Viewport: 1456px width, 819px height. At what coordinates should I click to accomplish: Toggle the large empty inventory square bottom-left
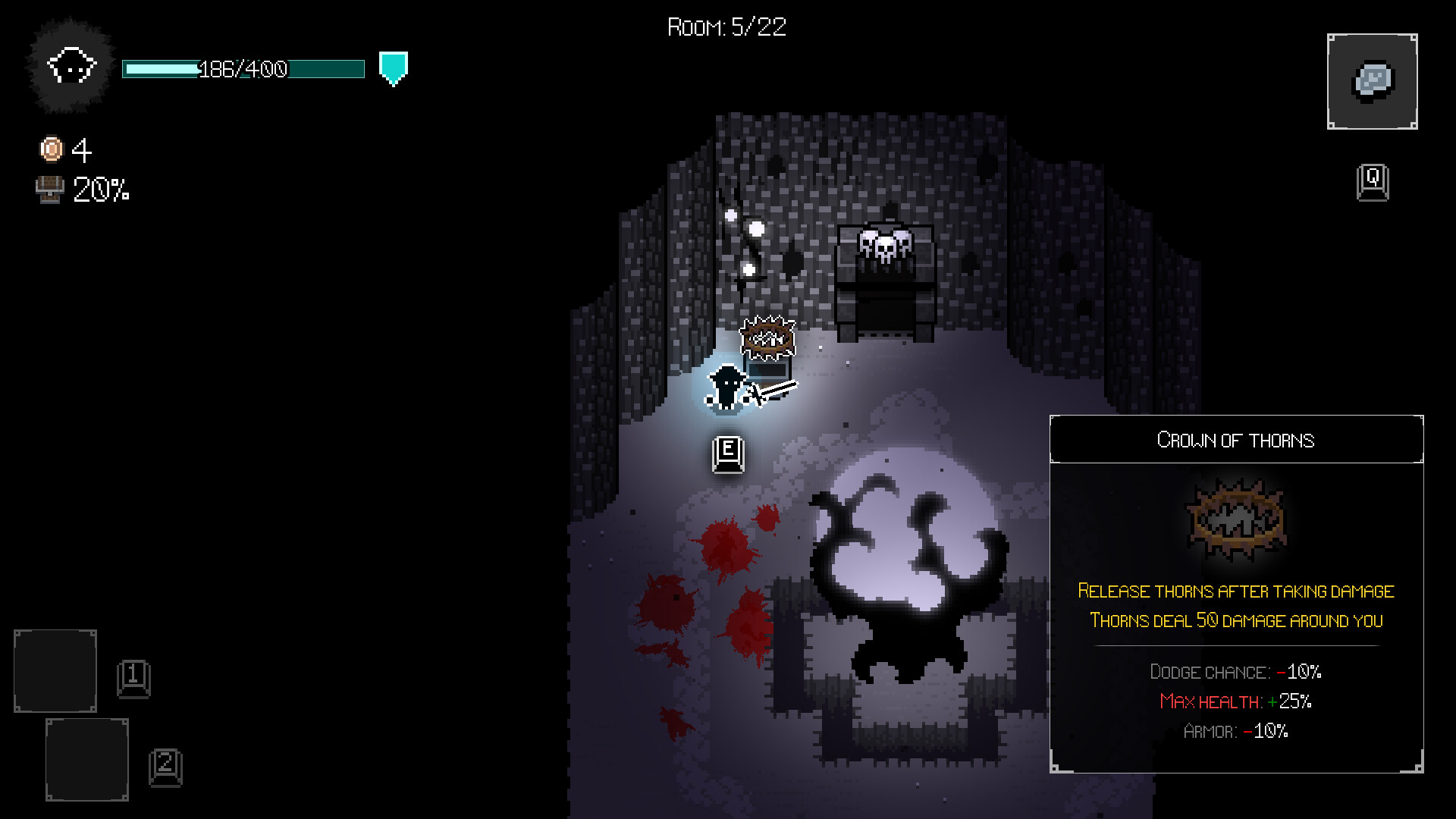(x=55, y=671)
